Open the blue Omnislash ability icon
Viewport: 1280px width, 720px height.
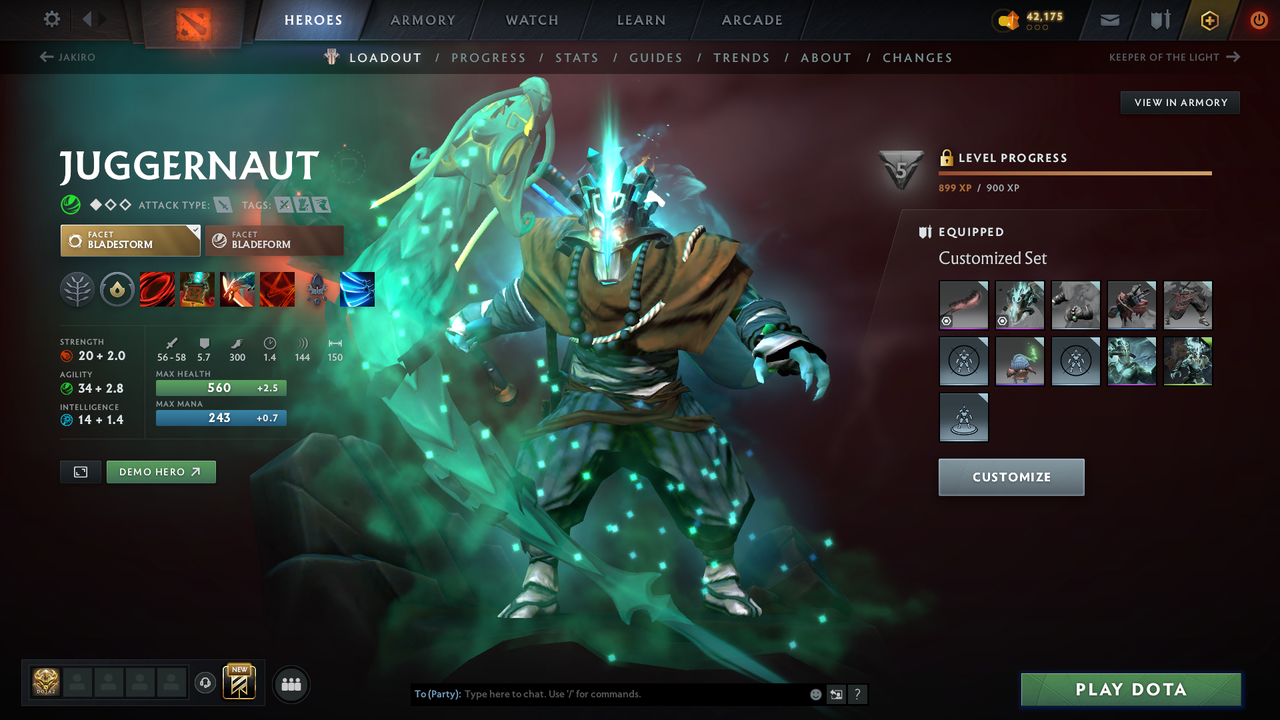(357, 289)
